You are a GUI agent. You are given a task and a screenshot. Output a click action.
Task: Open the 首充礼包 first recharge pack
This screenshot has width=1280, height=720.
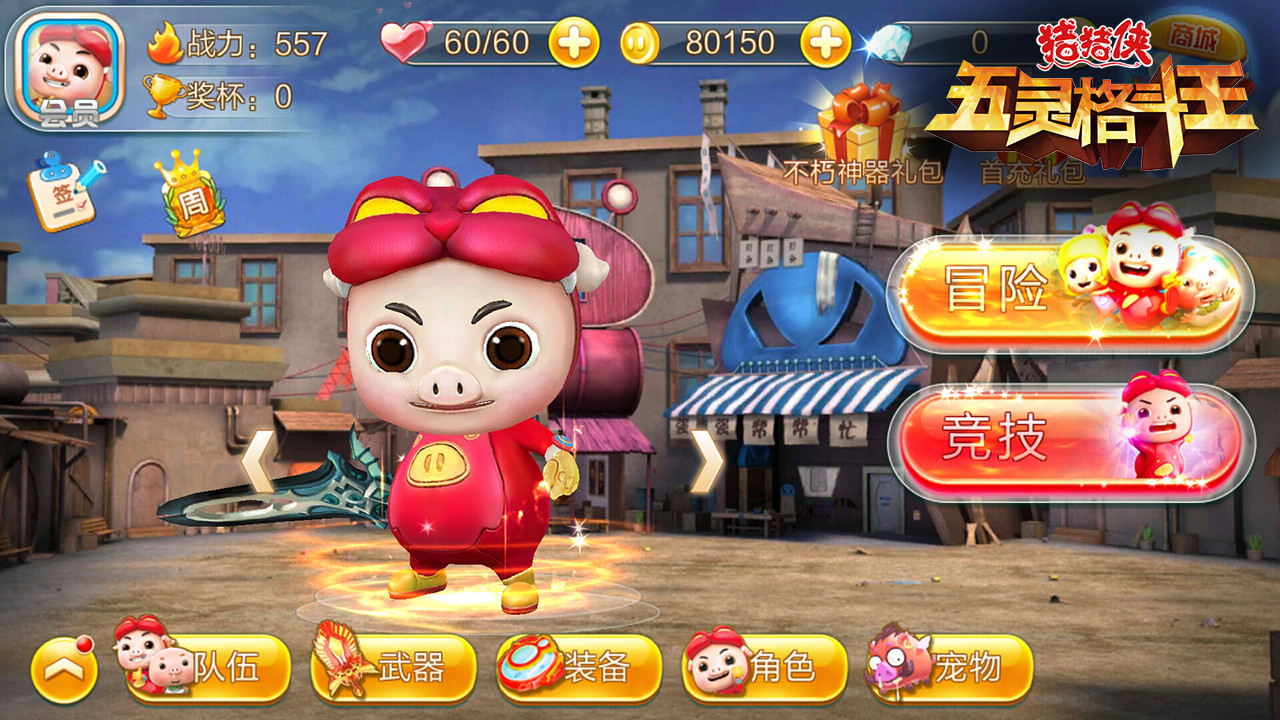pyautogui.click(x=1032, y=170)
